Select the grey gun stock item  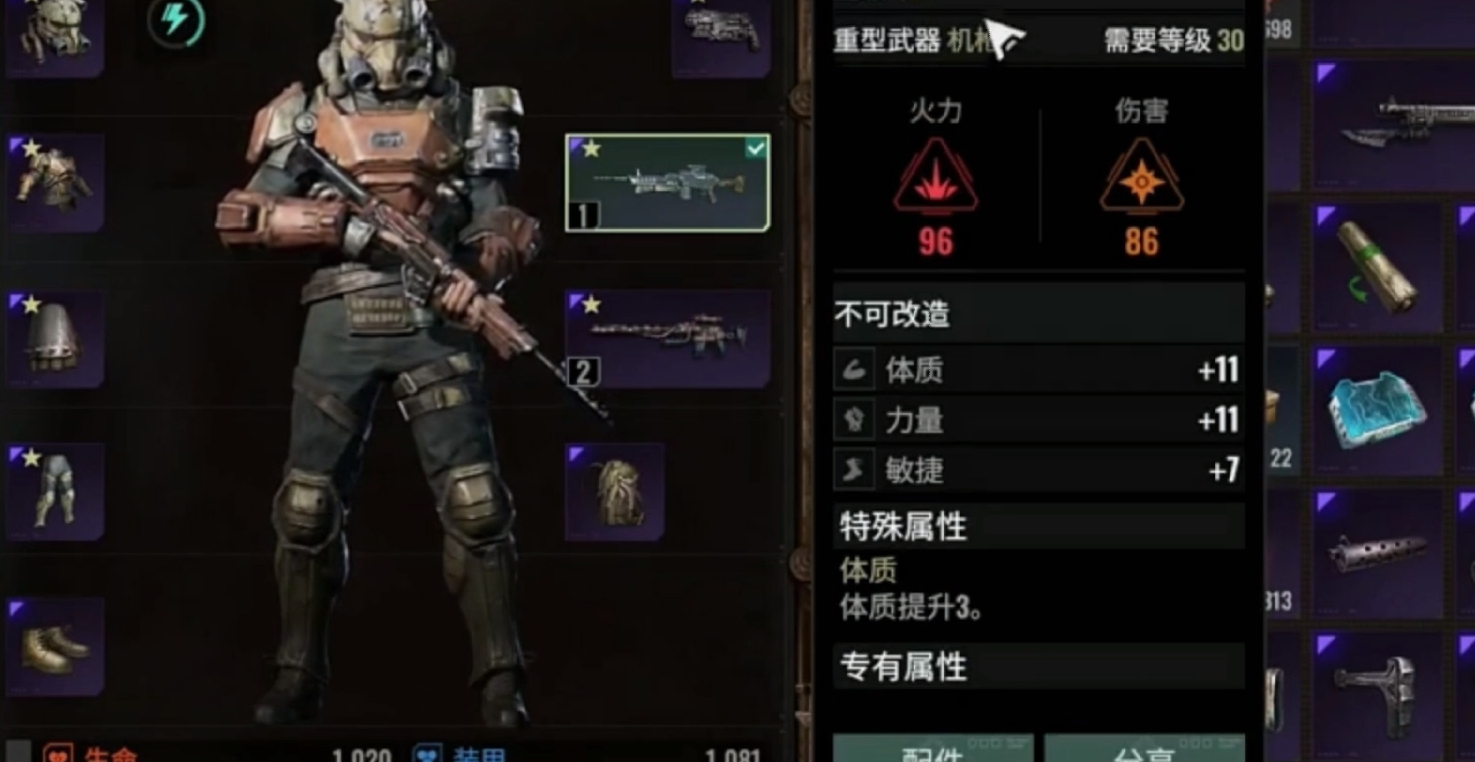[1377, 688]
